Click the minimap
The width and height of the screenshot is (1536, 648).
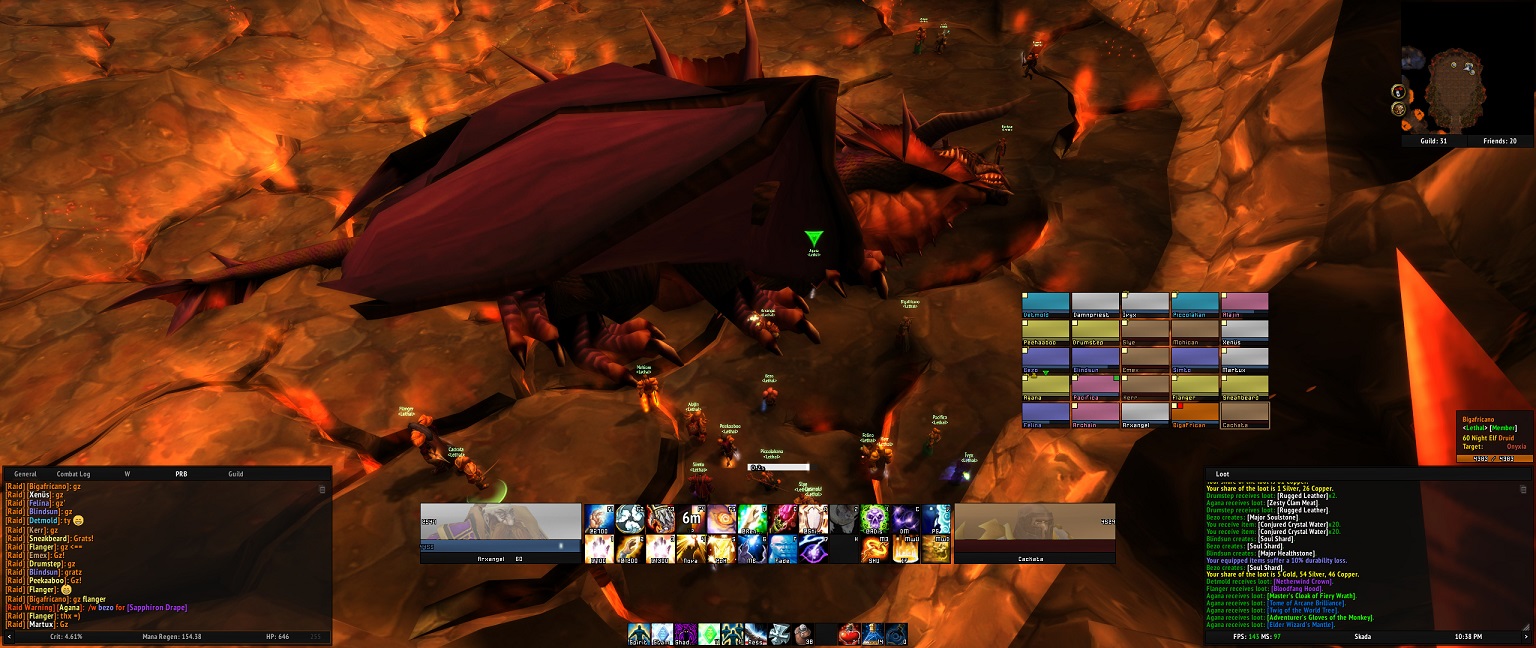[x=1453, y=90]
